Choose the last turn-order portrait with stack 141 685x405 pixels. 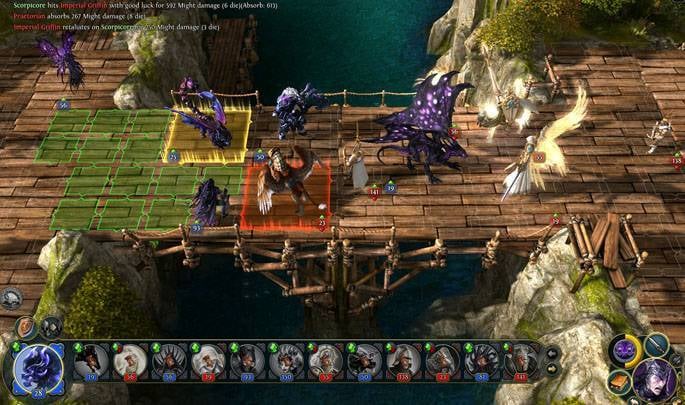tap(520, 360)
